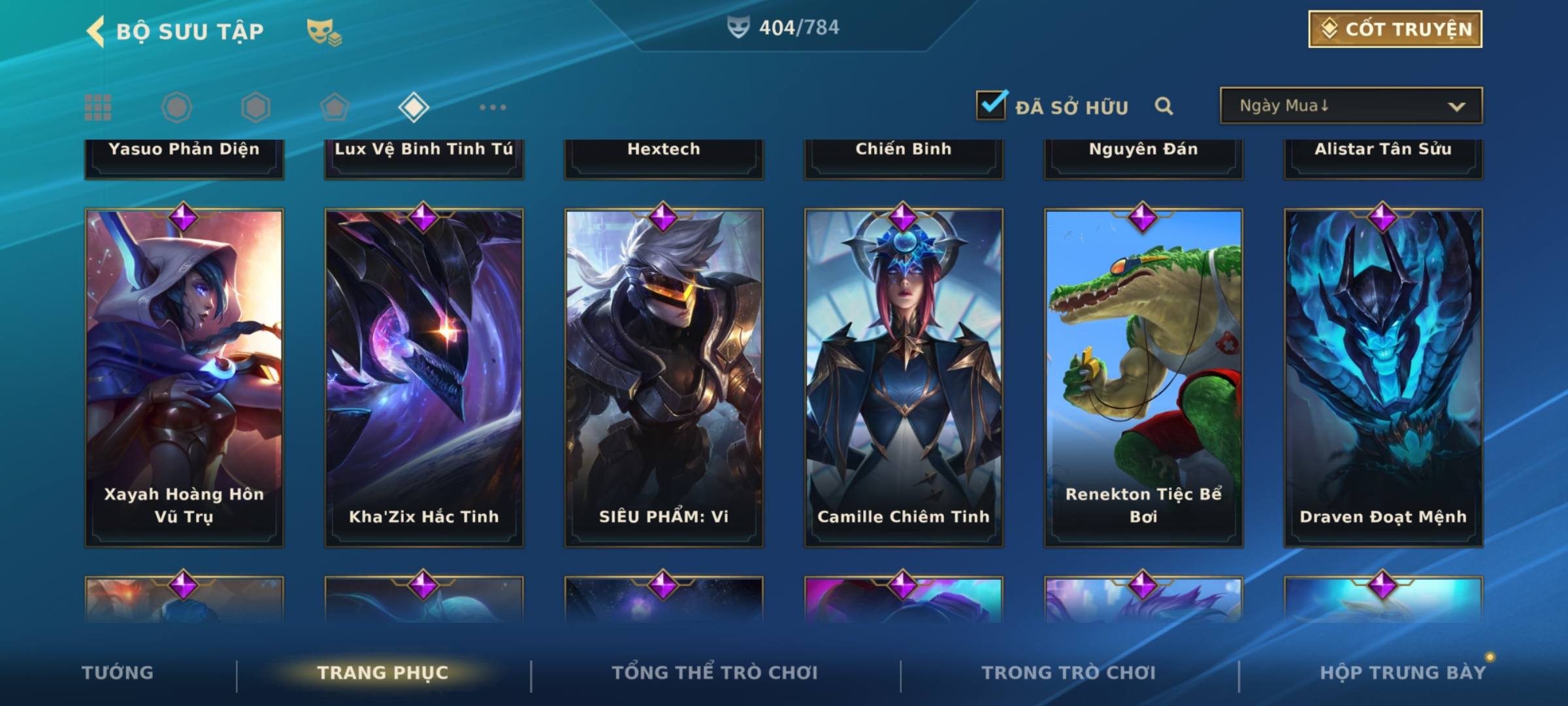This screenshot has width=1568, height=706.
Task: Open the Tổng Thể Trò Chơi tab
Action: point(714,673)
